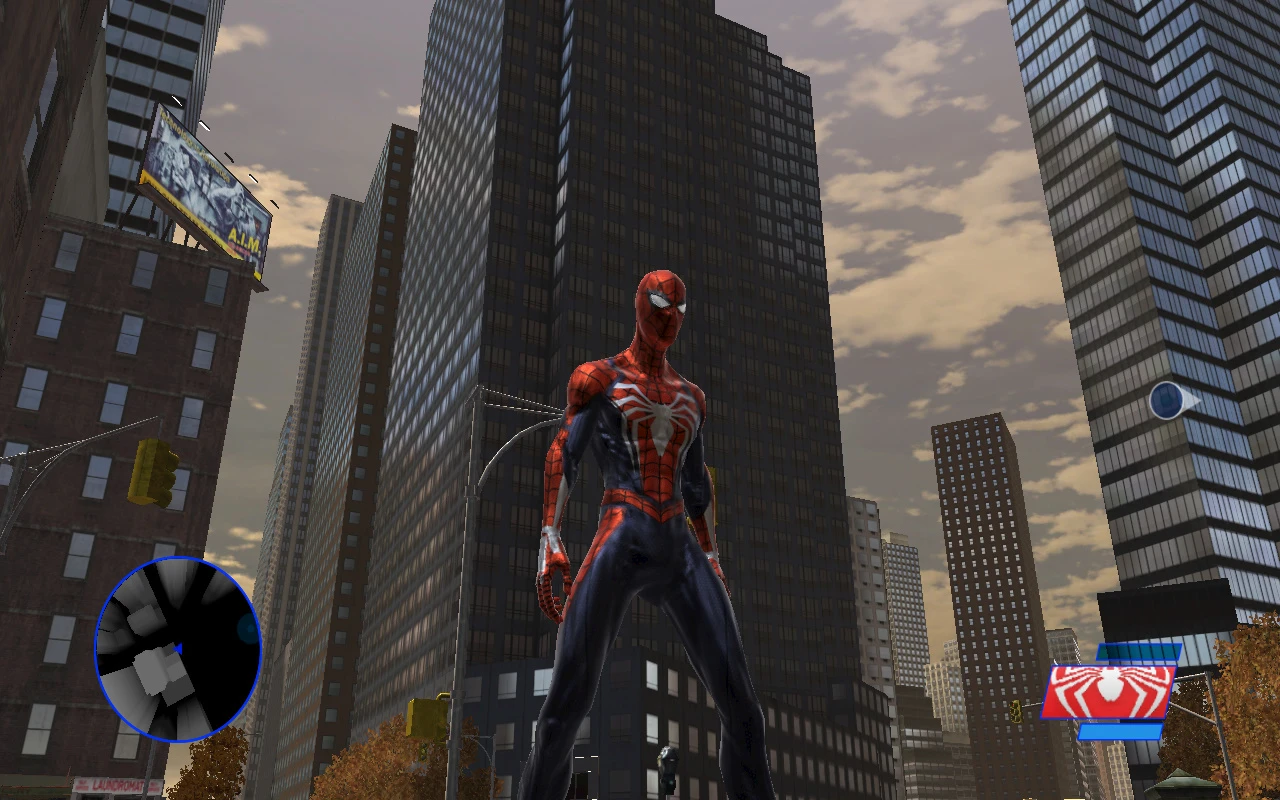Click the arrow pointer on the objective marker

1190,400
